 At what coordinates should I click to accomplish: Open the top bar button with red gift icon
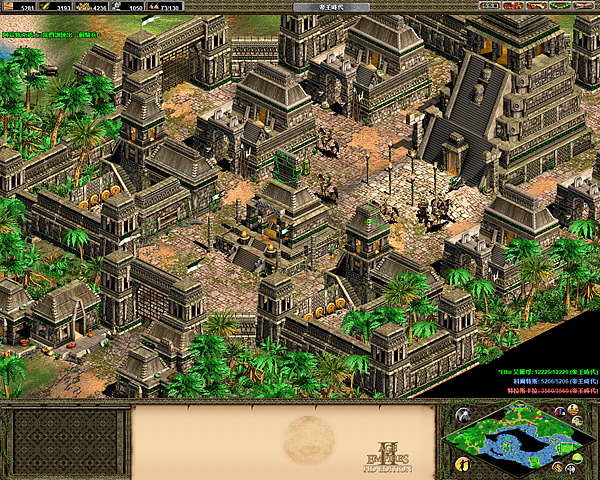click(515, 6)
